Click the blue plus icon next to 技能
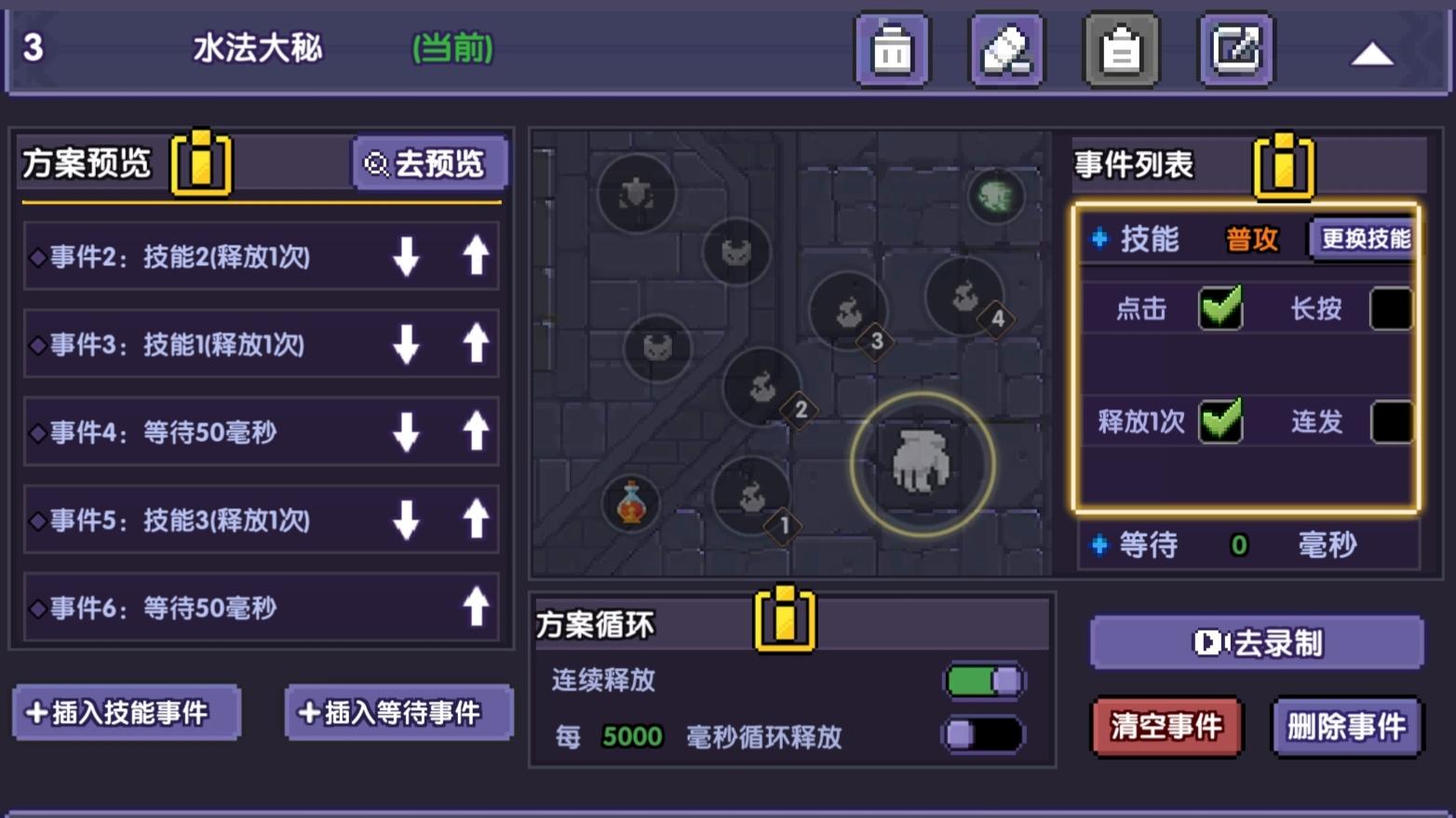 pyautogui.click(x=1099, y=239)
